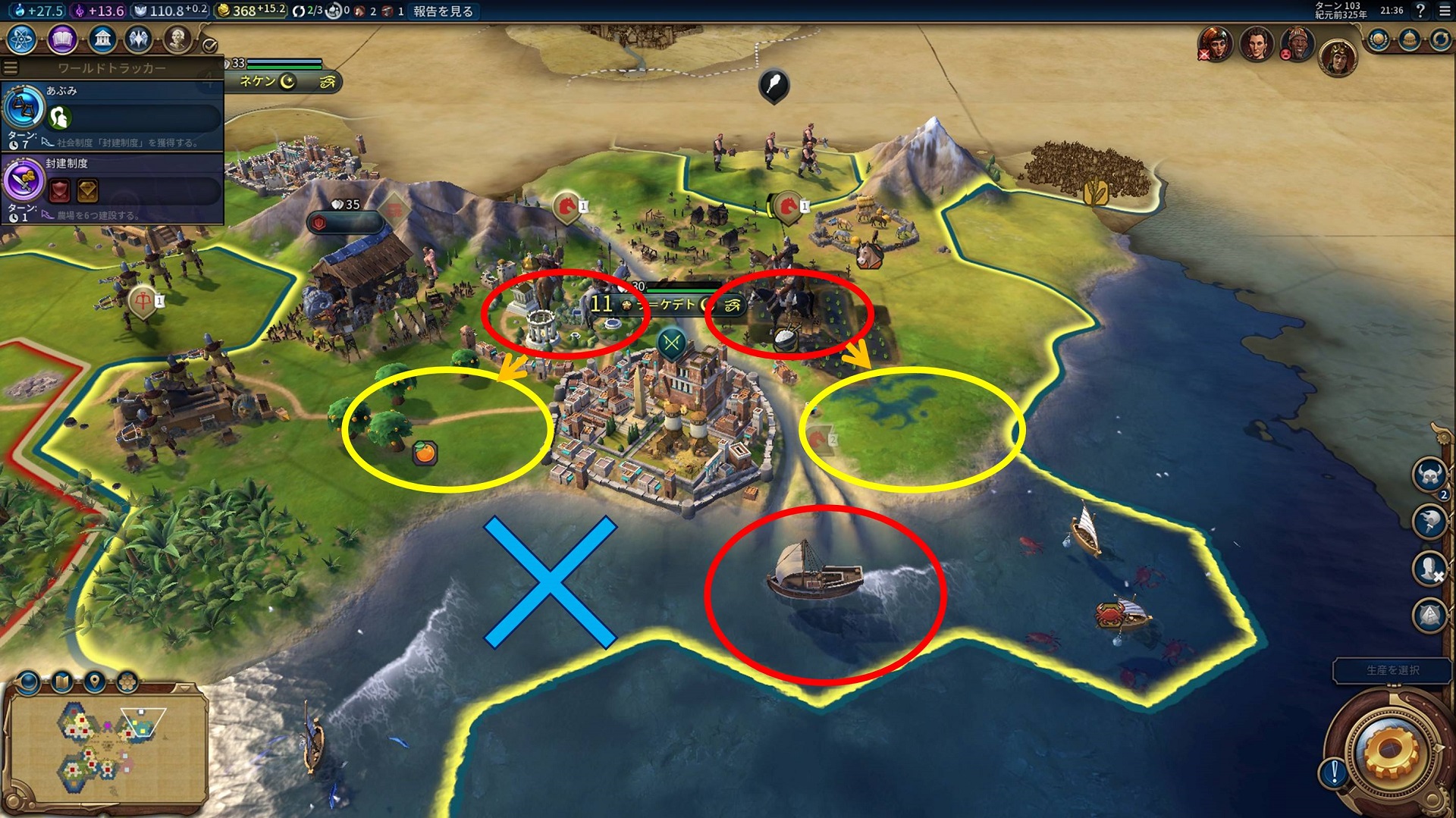1456x818 pixels.
Task: Open the city-states dome icon
Action: point(1409,39)
